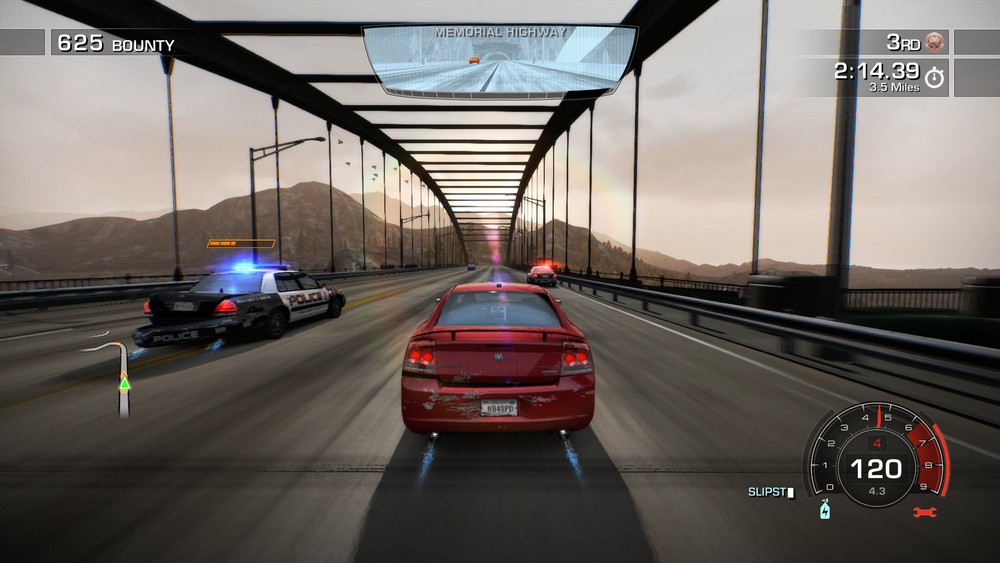Click the stopwatch timer icon

tap(935, 77)
